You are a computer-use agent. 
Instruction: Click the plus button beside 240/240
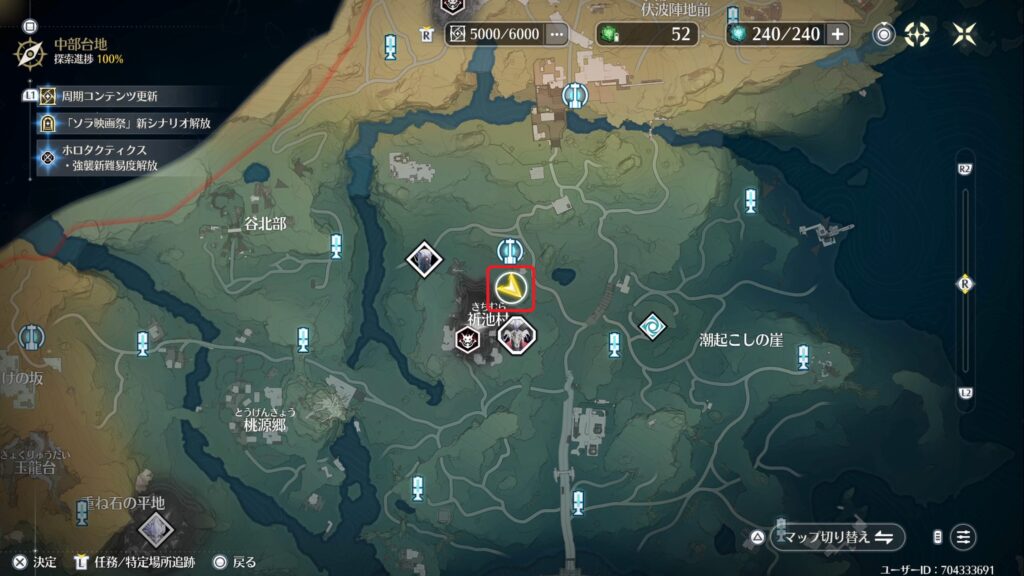[x=837, y=34]
